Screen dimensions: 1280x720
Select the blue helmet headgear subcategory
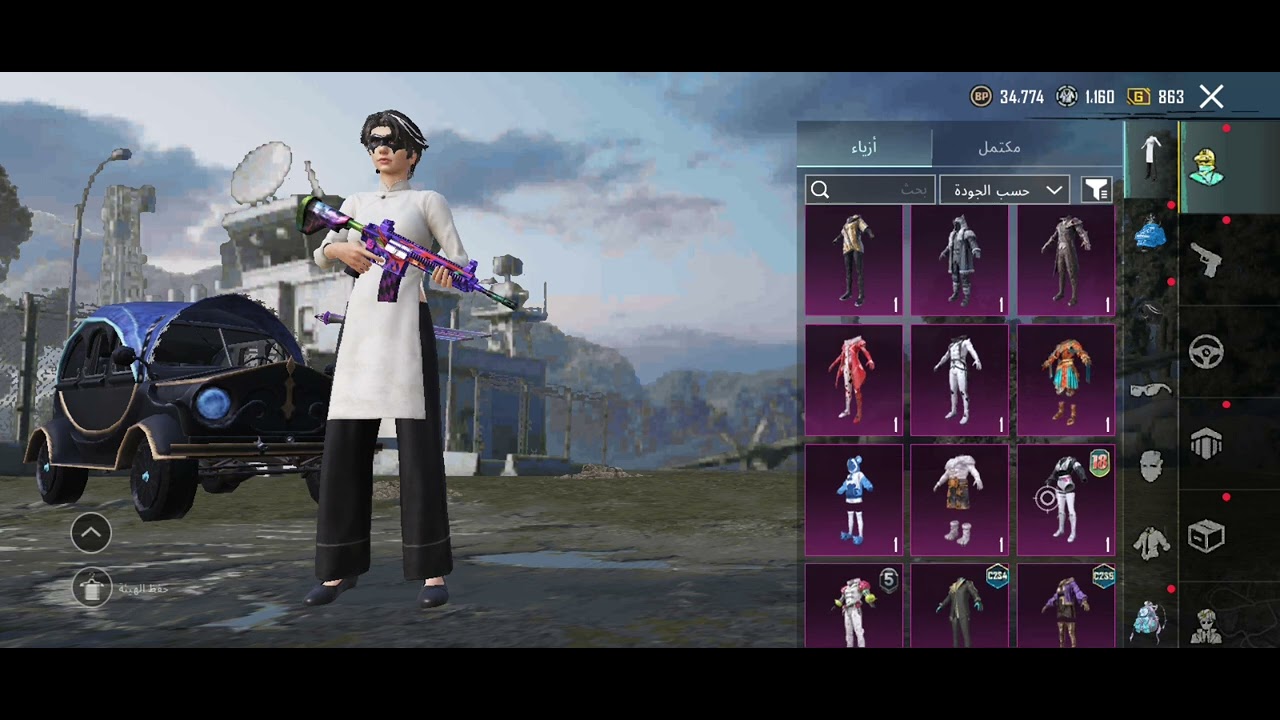(1150, 234)
